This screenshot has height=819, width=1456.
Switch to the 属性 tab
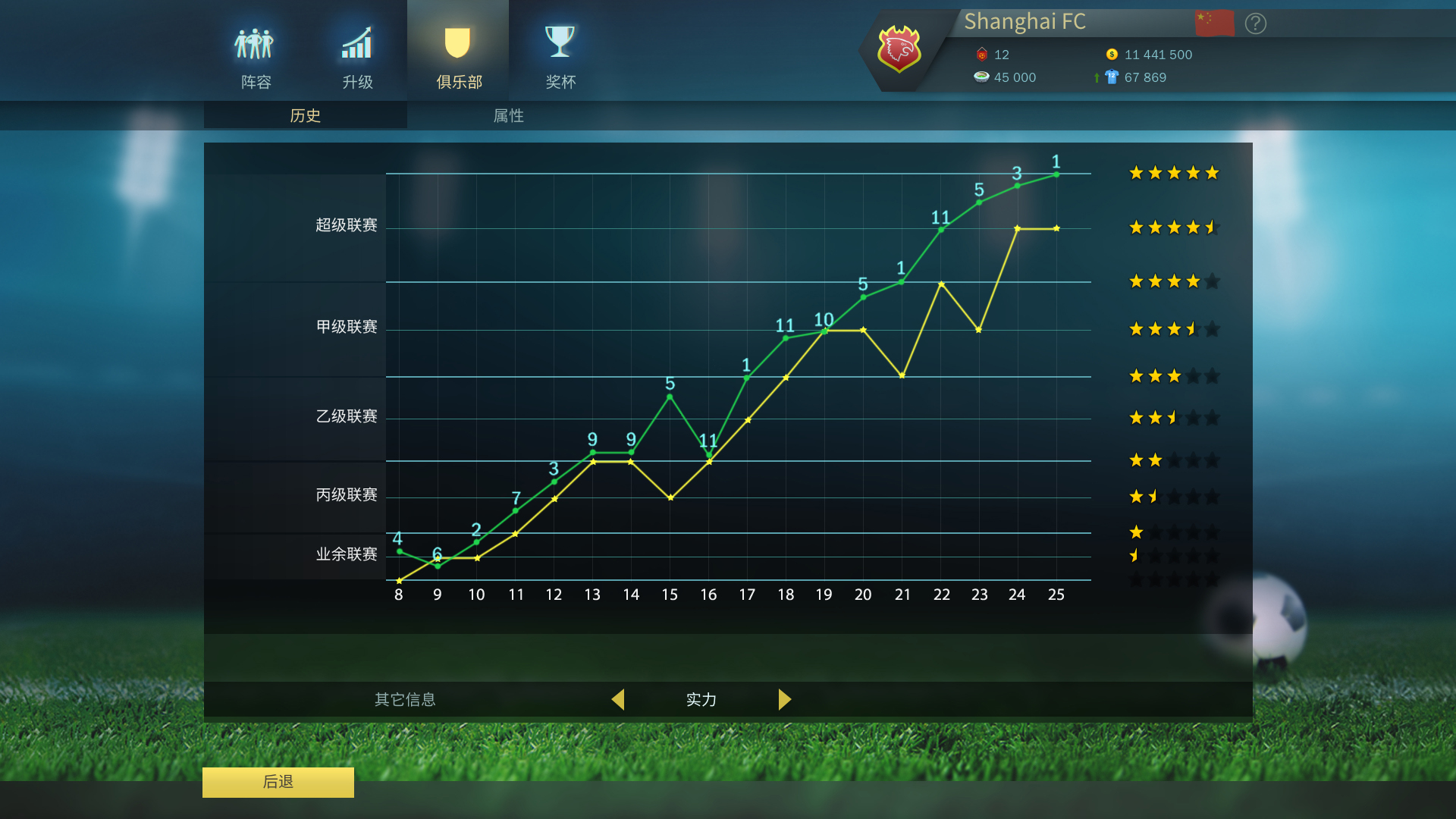(x=508, y=115)
